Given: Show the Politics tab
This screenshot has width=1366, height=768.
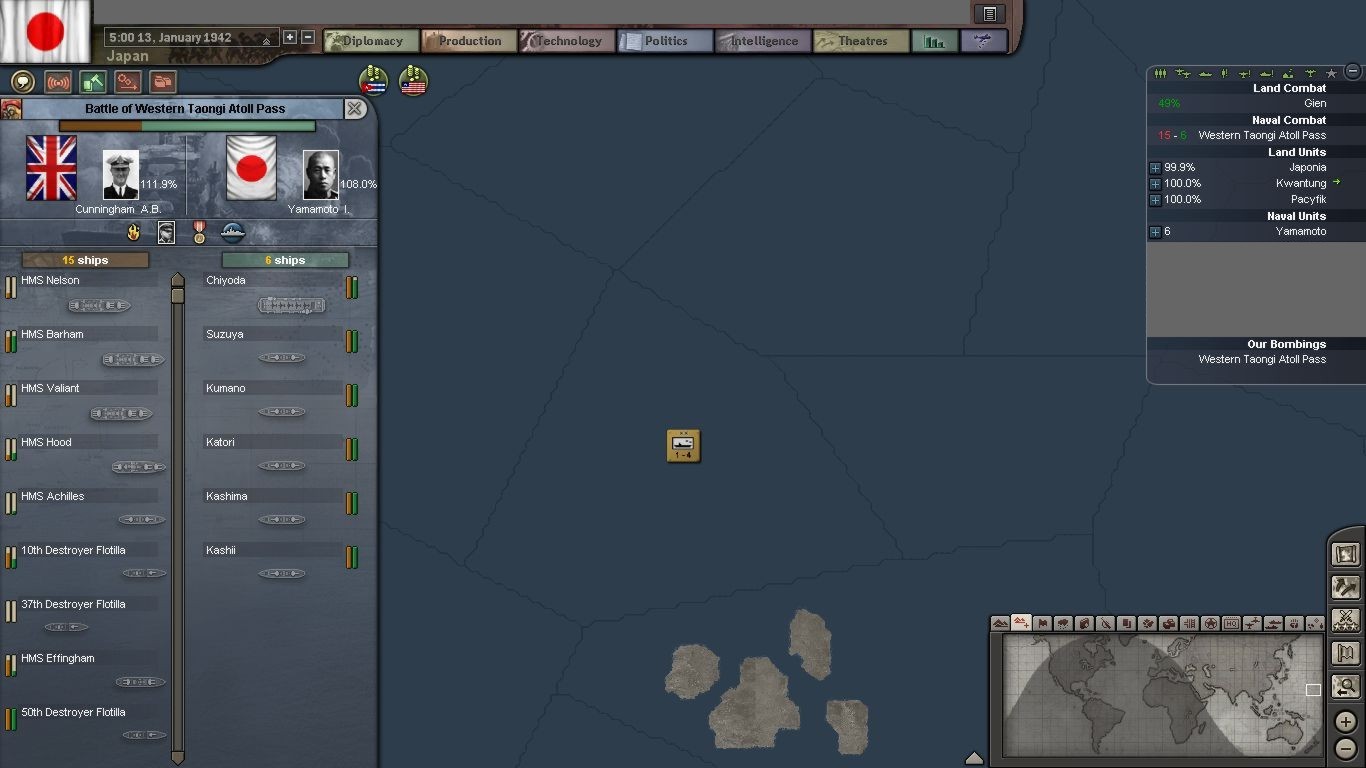Looking at the screenshot, I should [665, 41].
